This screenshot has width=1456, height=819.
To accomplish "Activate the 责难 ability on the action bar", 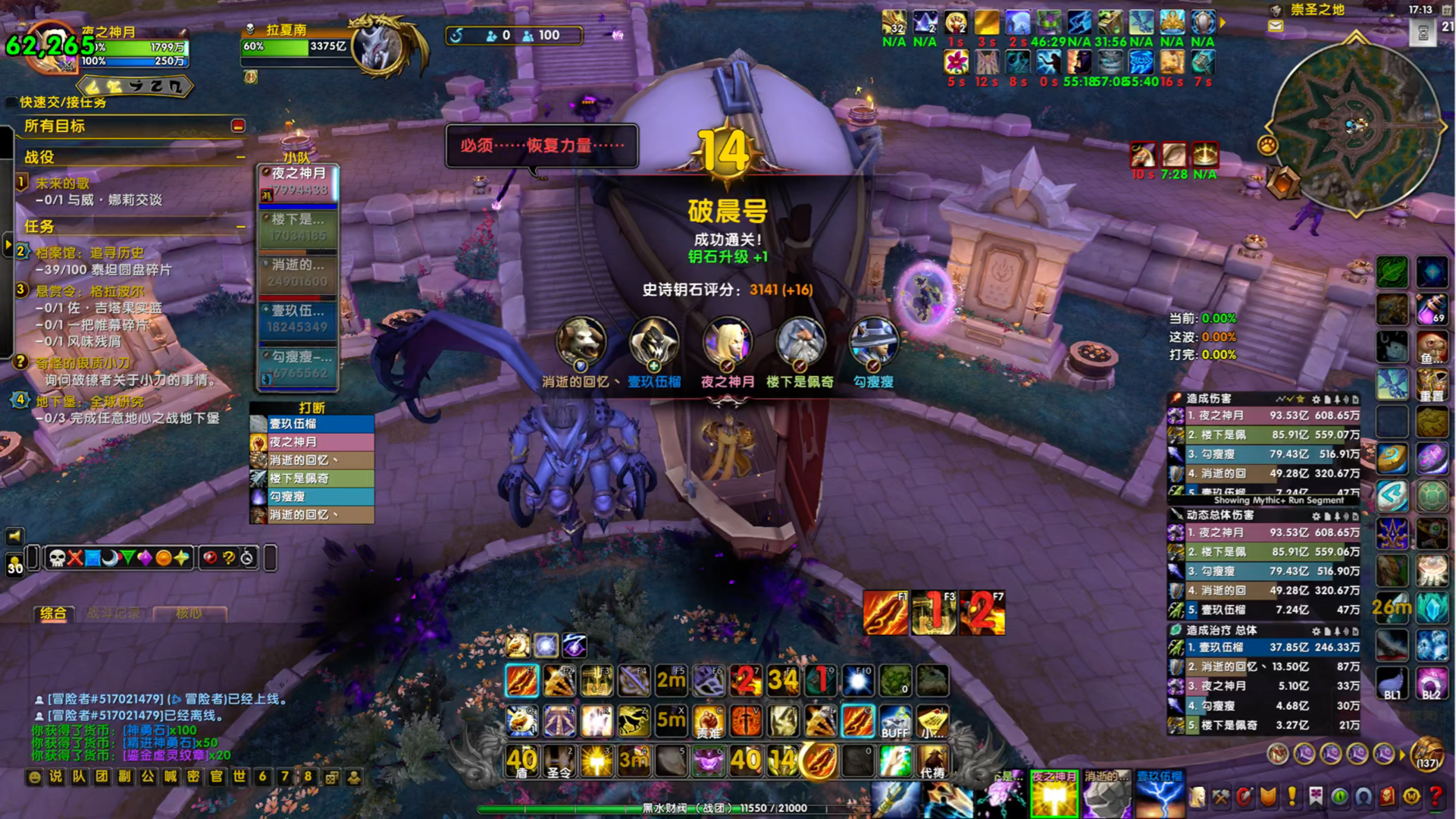I will click(709, 722).
